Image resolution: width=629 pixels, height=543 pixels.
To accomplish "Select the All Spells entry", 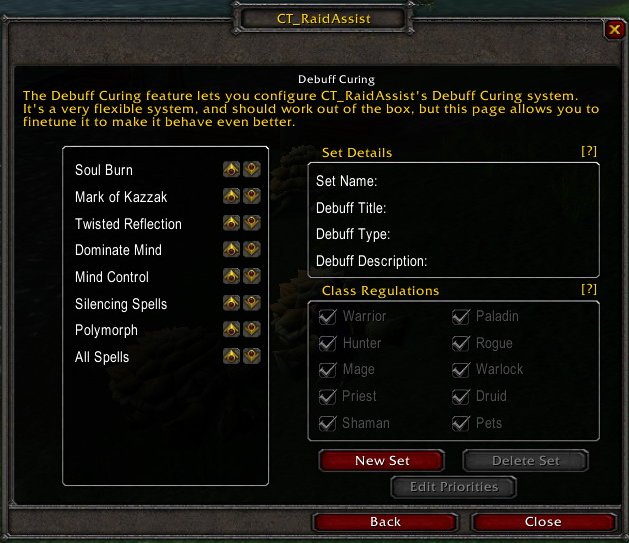I will tap(102, 357).
